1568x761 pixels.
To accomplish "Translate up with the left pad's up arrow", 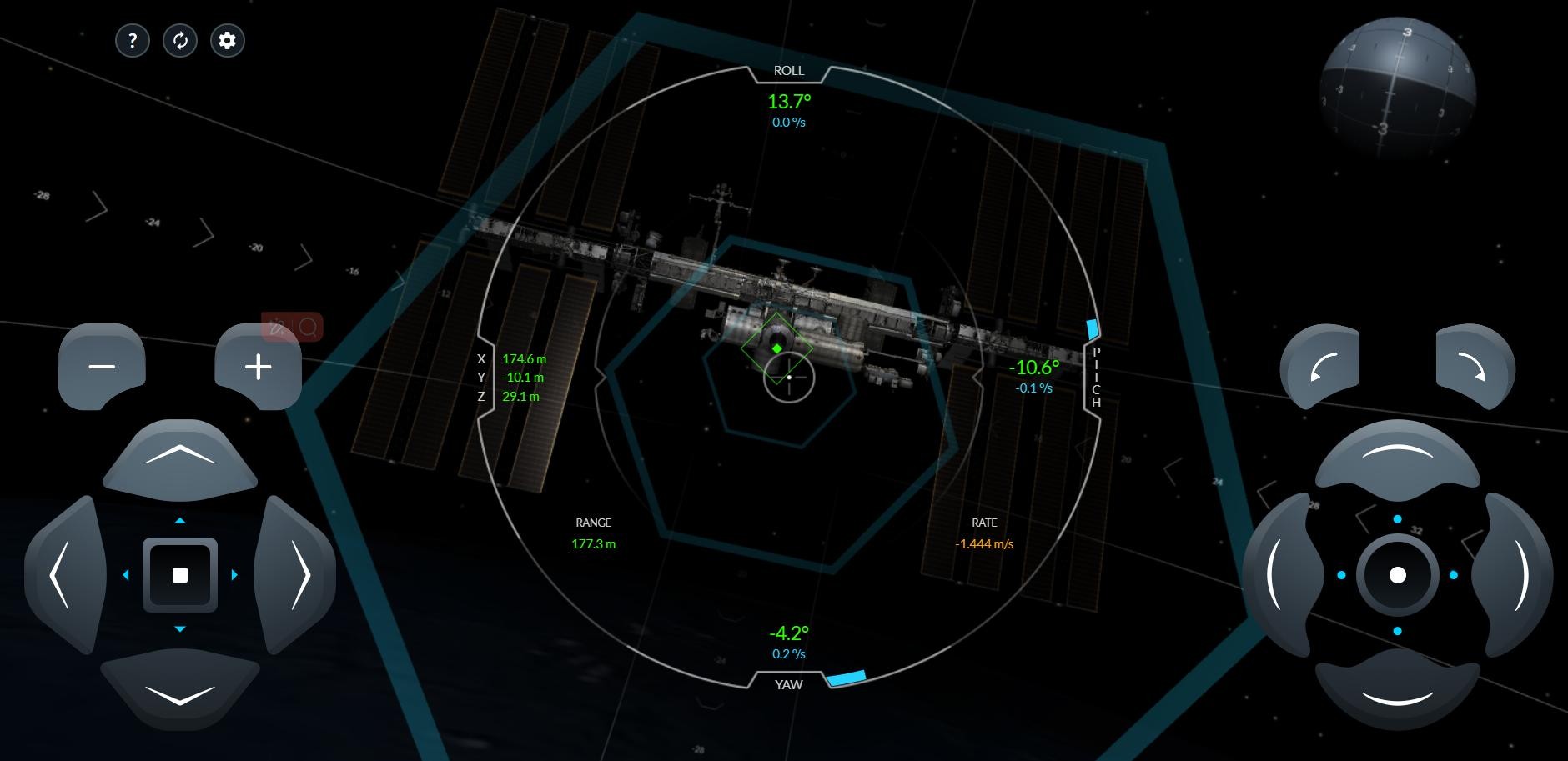I will tap(180, 457).
